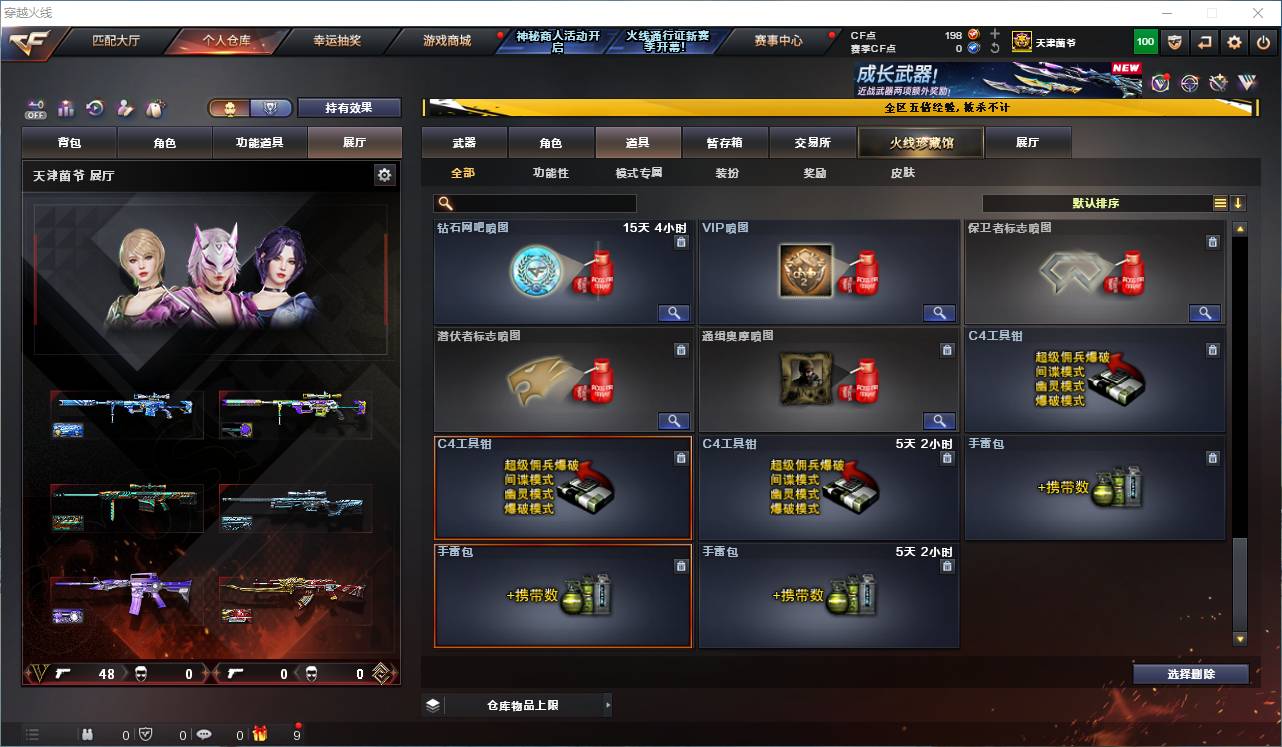Open the replay history icon in left panel
The height and width of the screenshot is (747, 1282).
click(93, 108)
